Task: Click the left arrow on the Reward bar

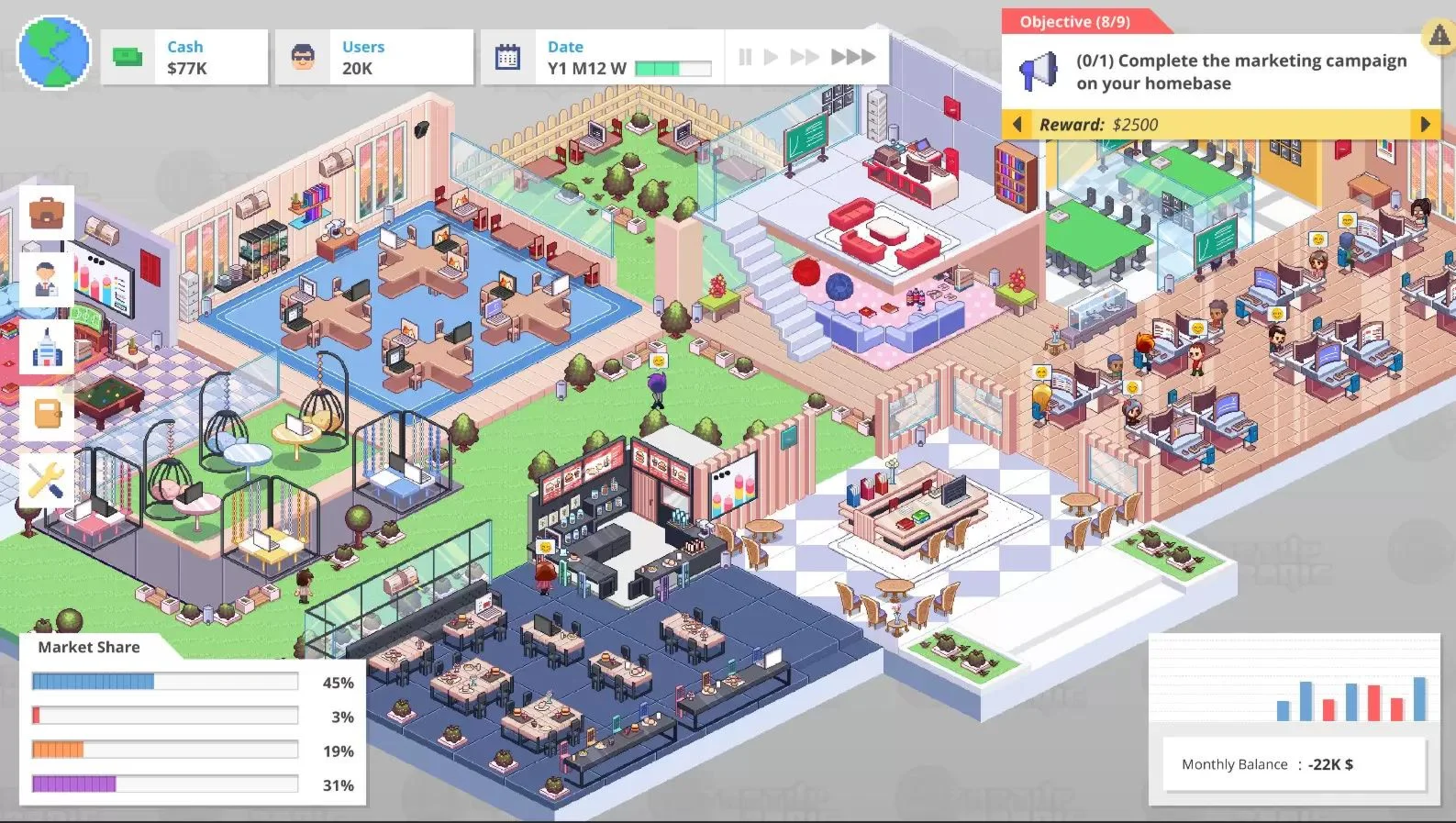Action: pyautogui.click(x=1017, y=124)
